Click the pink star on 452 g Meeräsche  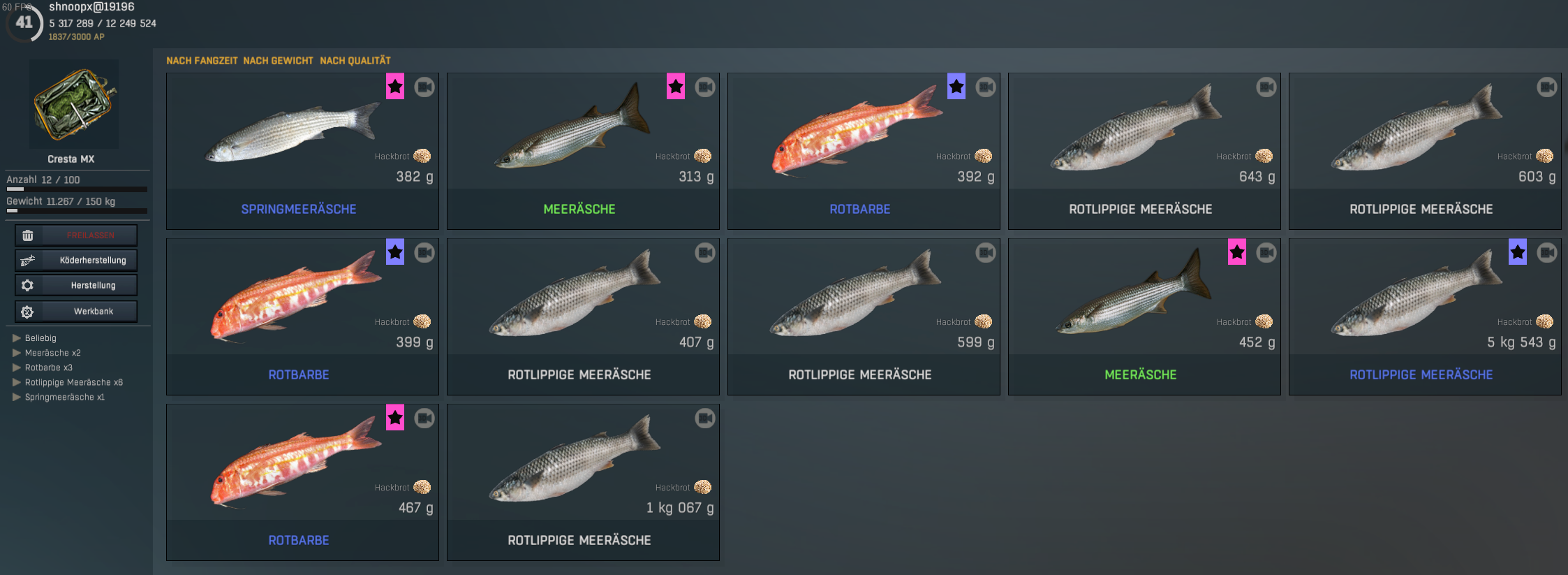(x=1237, y=252)
